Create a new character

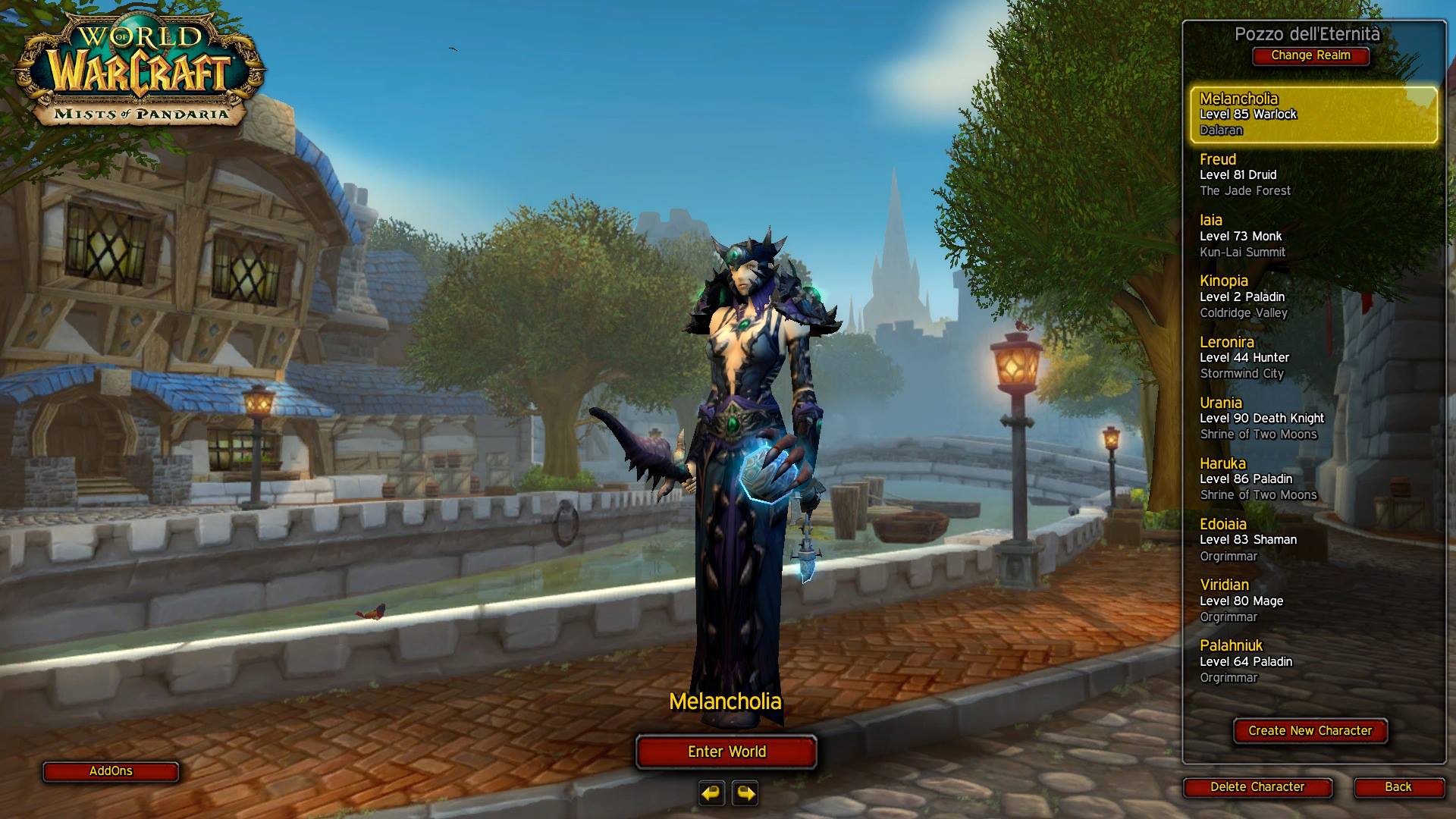(1310, 731)
